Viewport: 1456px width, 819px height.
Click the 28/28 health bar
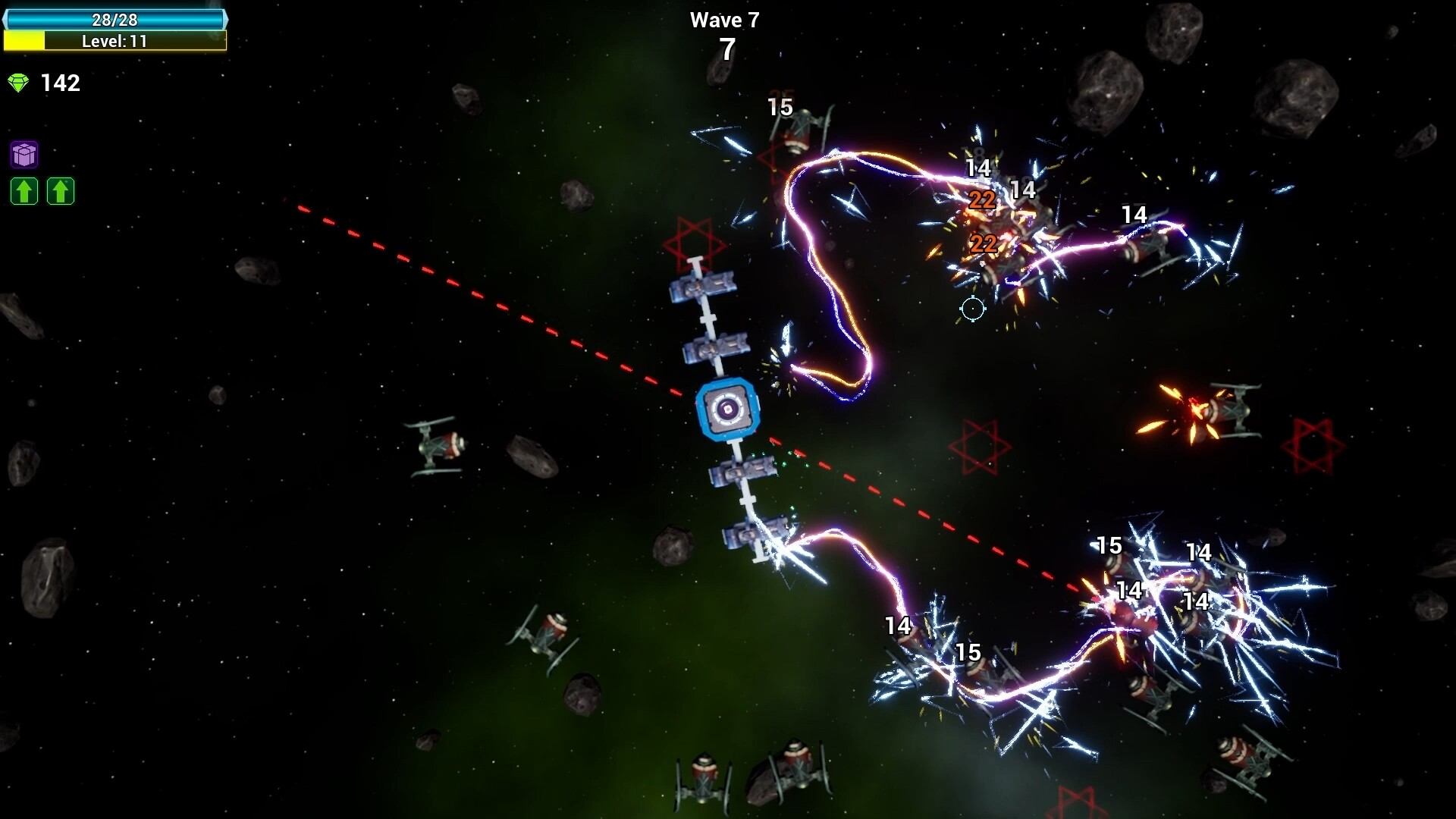click(x=115, y=20)
